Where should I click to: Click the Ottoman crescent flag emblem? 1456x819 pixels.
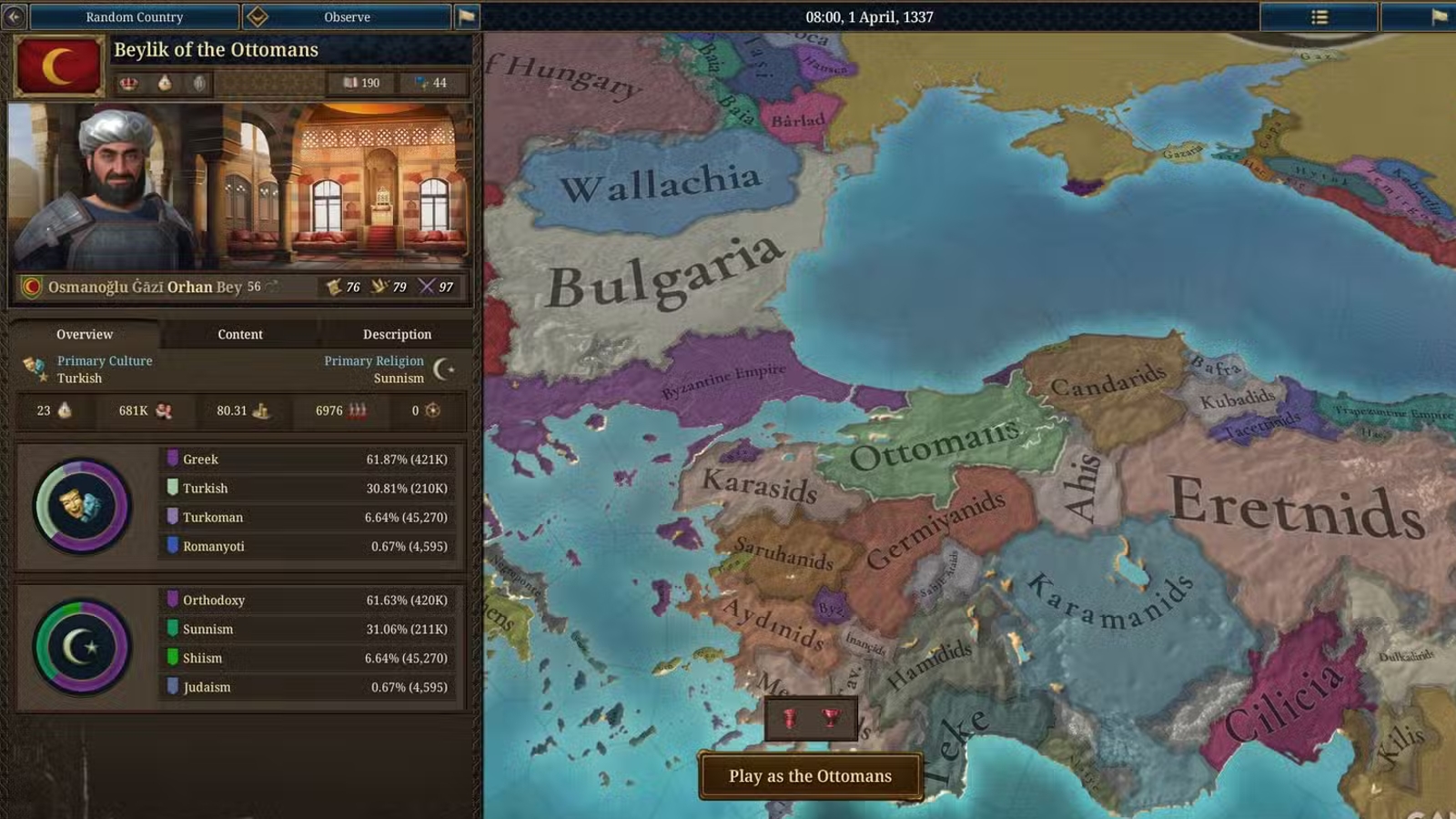click(59, 66)
